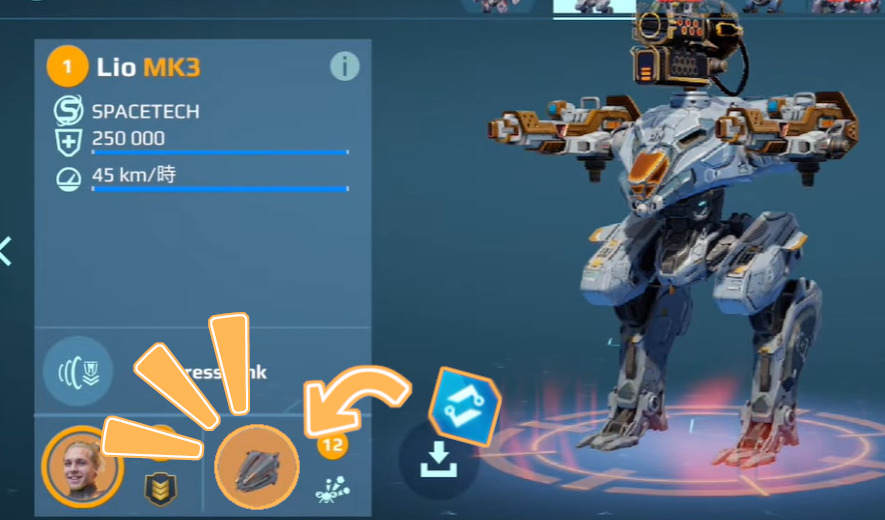Tap the robot ability shield icon
Image resolution: width=885 pixels, height=520 pixels.
point(78,371)
